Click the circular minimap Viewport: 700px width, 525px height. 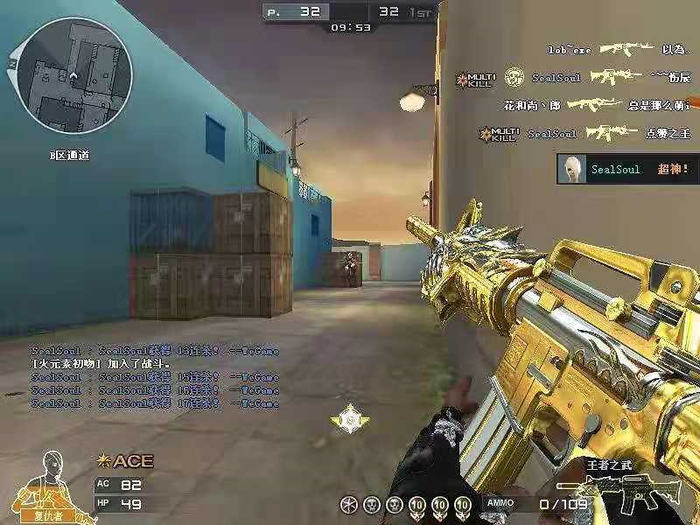pos(74,76)
